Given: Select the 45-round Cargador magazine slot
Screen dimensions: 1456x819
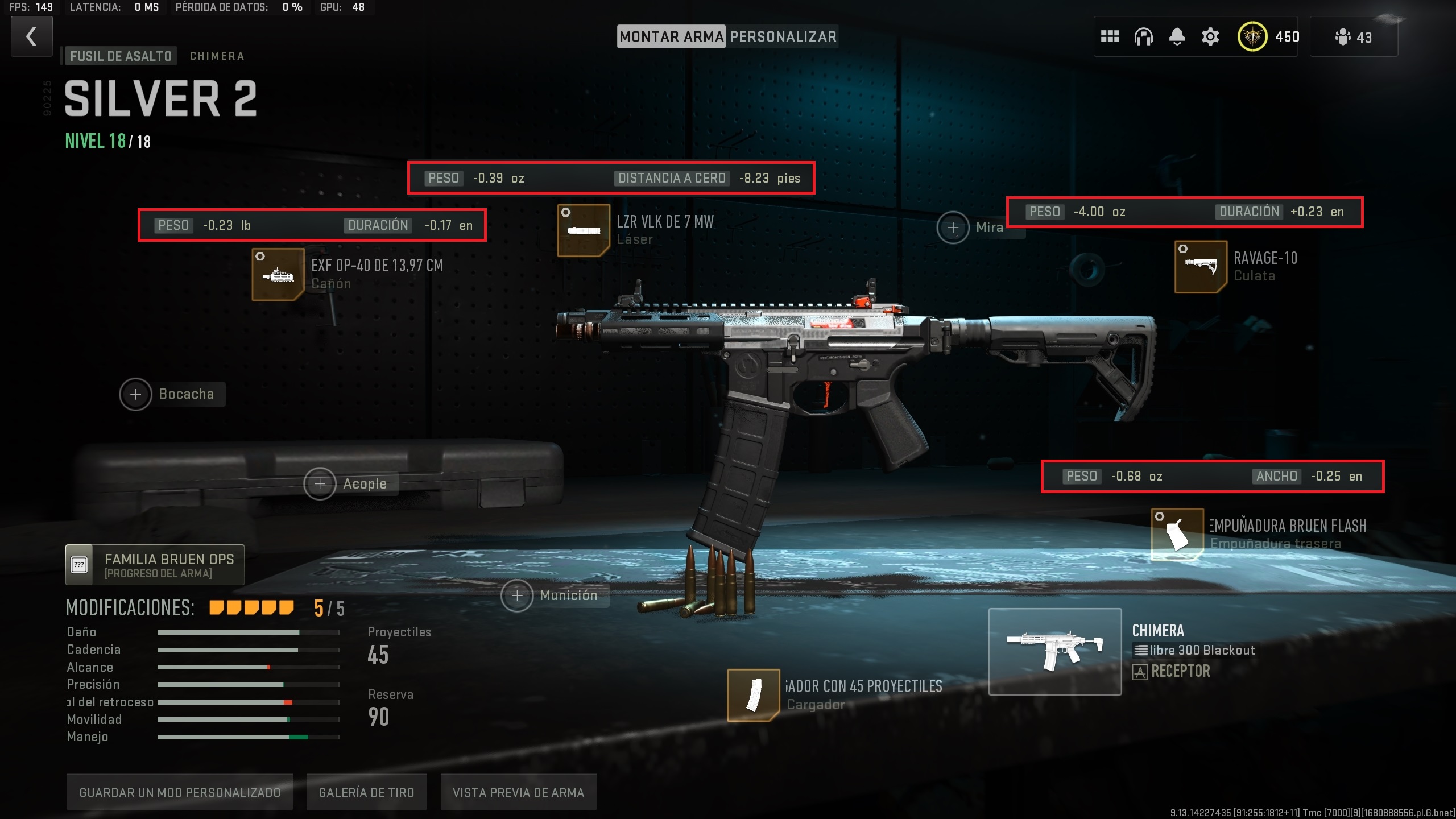Looking at the screenshot, I should tap(753, 695).
